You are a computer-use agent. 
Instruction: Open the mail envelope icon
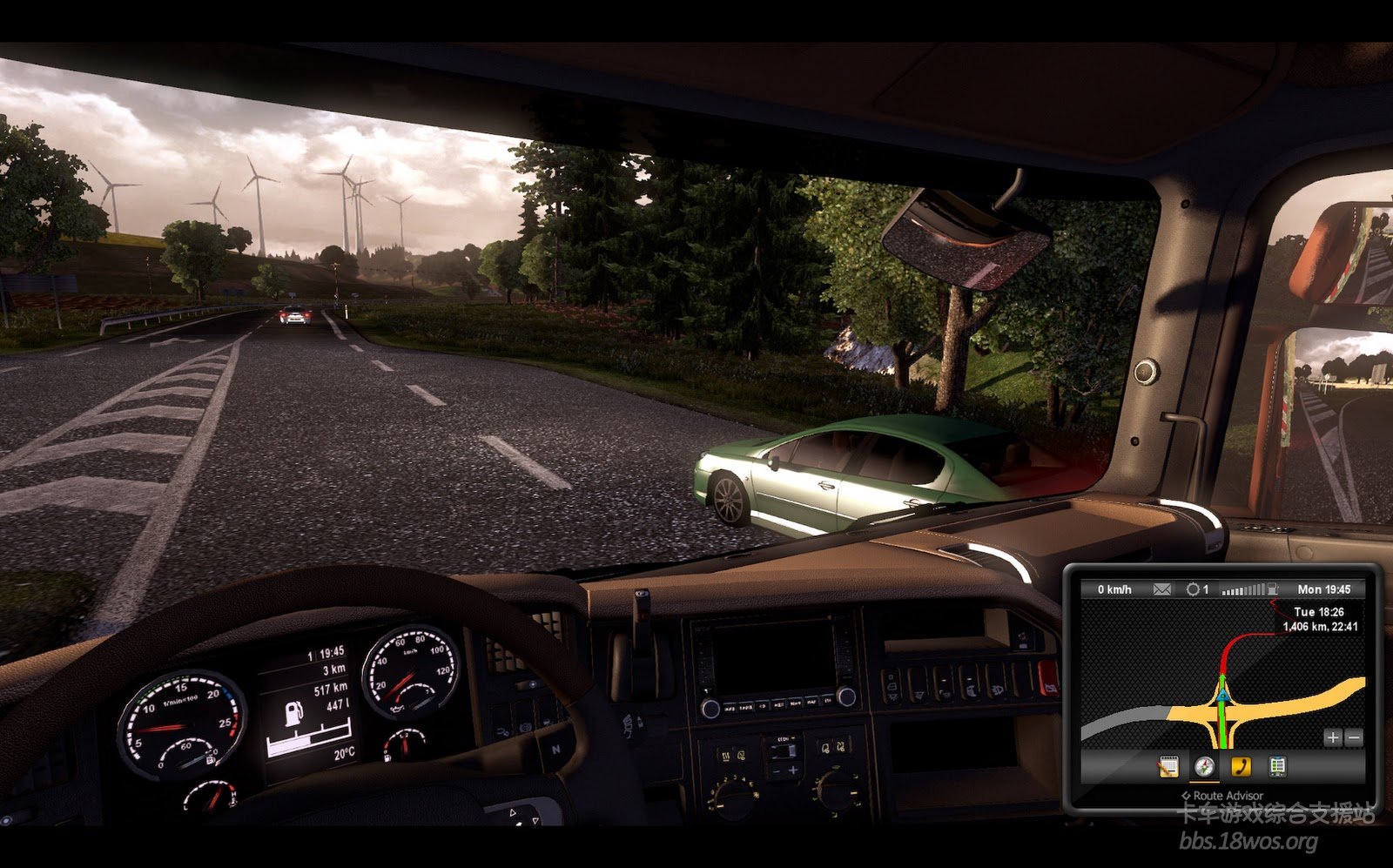point(1162,589)
